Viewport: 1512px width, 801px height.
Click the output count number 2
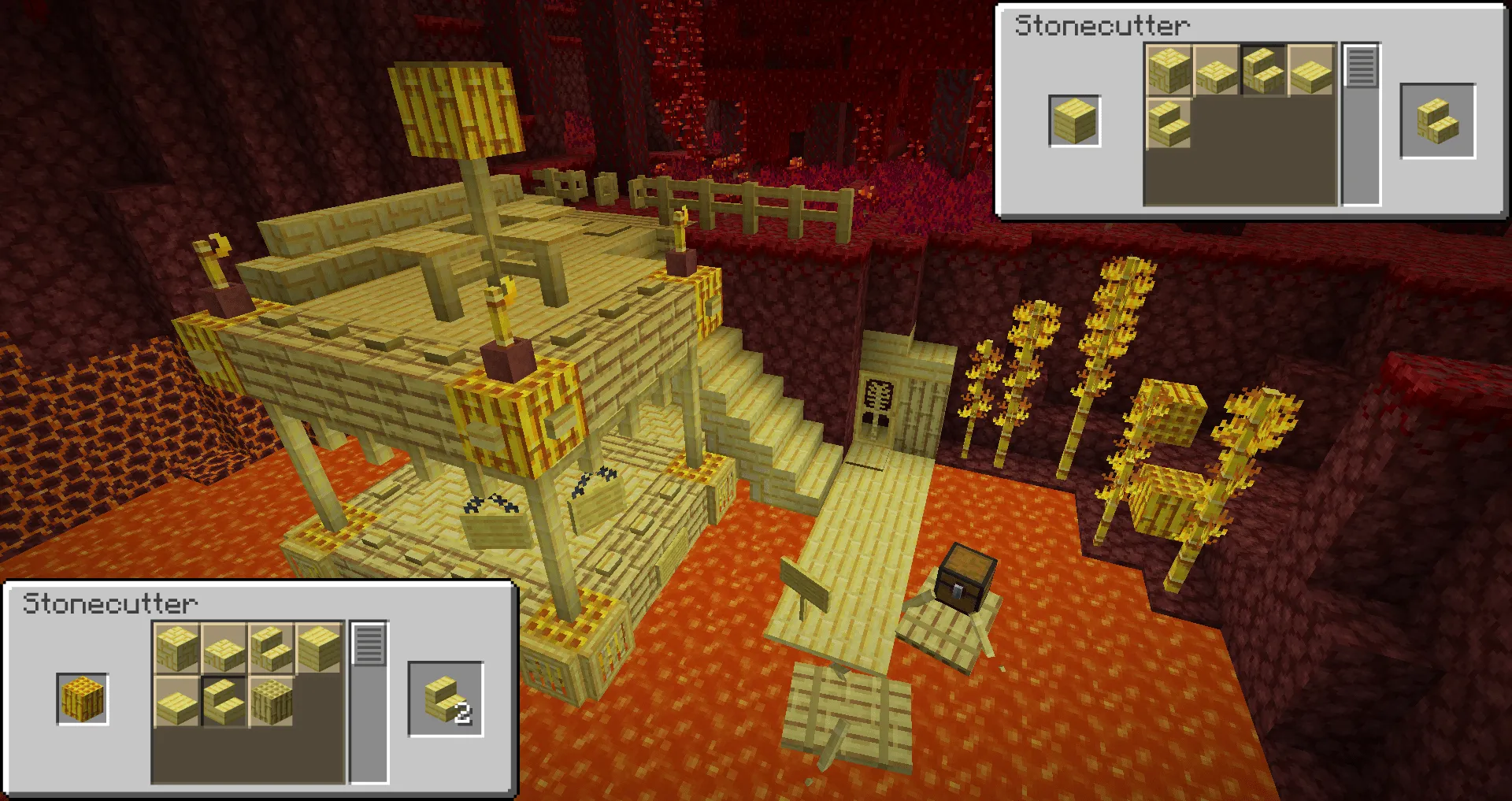(x=465, y=714)
